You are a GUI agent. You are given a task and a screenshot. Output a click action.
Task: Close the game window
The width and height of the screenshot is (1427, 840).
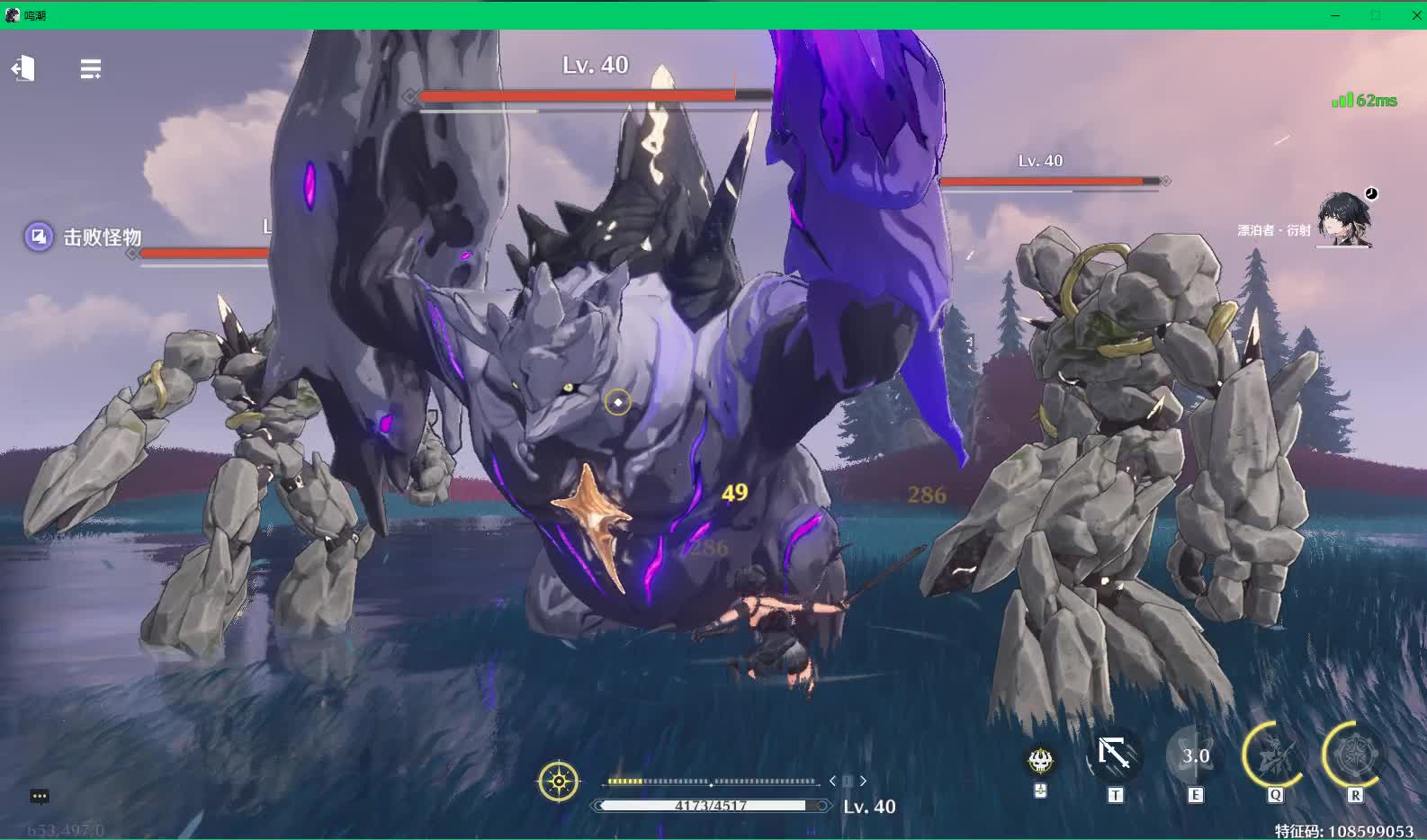1415,15
